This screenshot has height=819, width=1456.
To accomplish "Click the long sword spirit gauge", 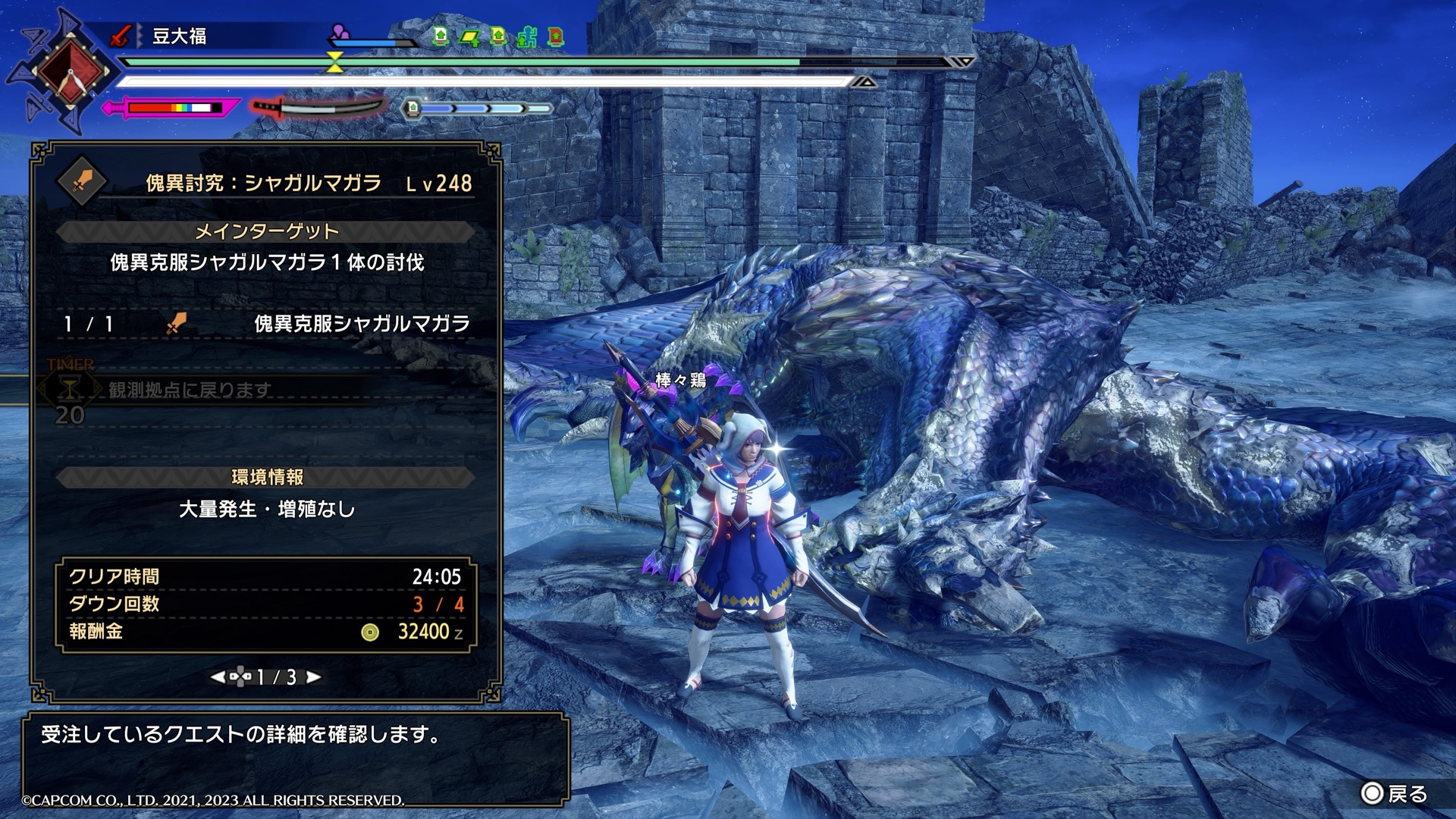I will 317,108.
